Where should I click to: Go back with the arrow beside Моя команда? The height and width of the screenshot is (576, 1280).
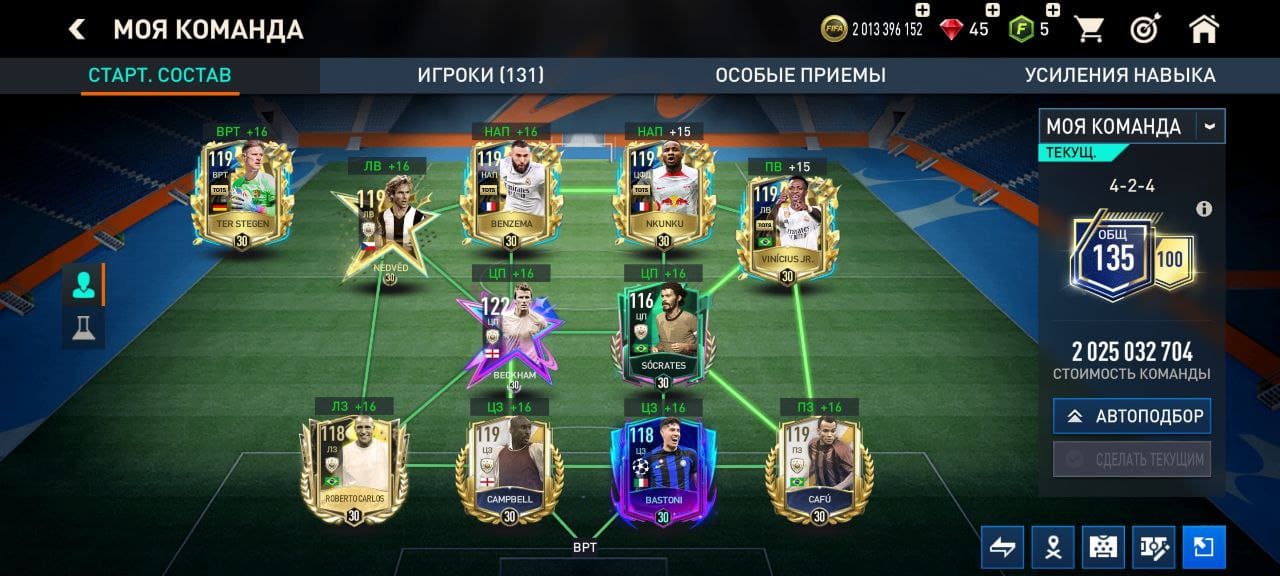[x=77, y=29]
